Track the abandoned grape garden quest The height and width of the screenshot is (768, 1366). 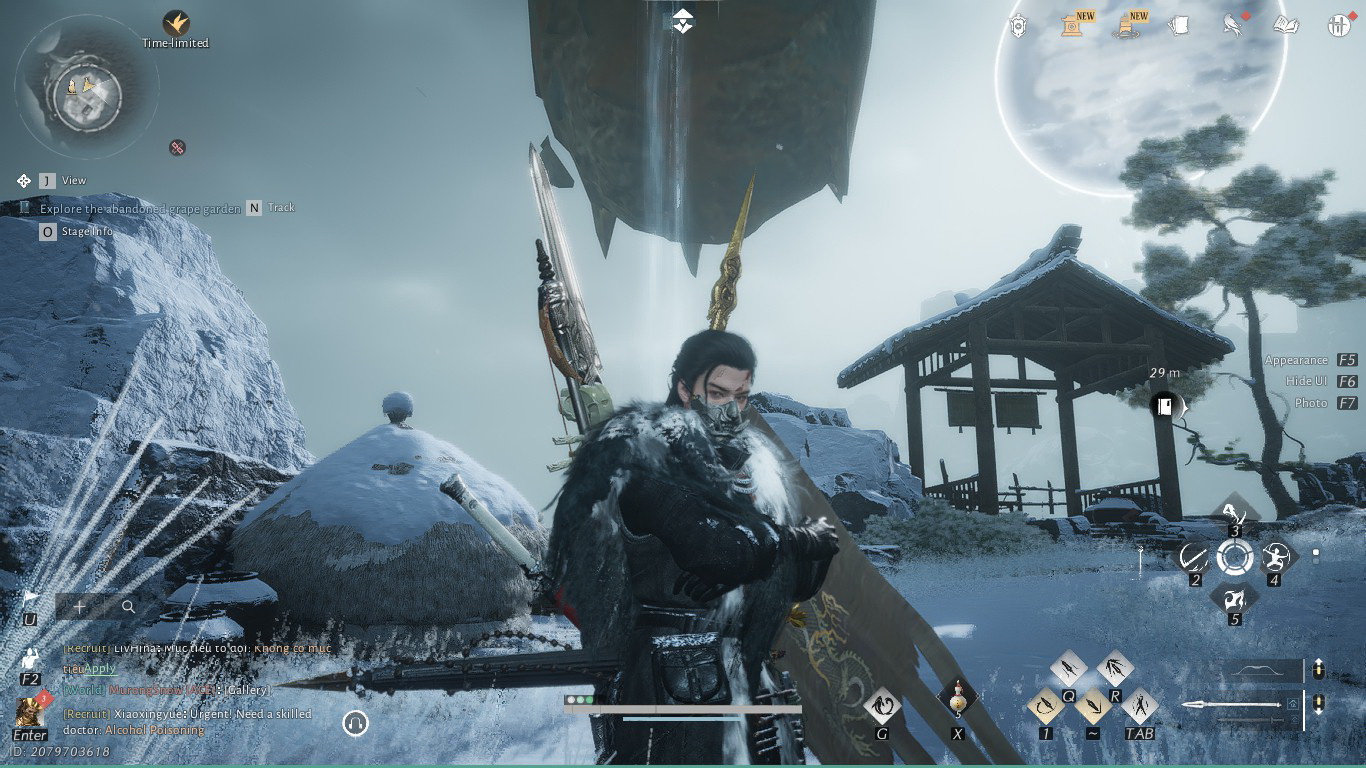(255, 208)
